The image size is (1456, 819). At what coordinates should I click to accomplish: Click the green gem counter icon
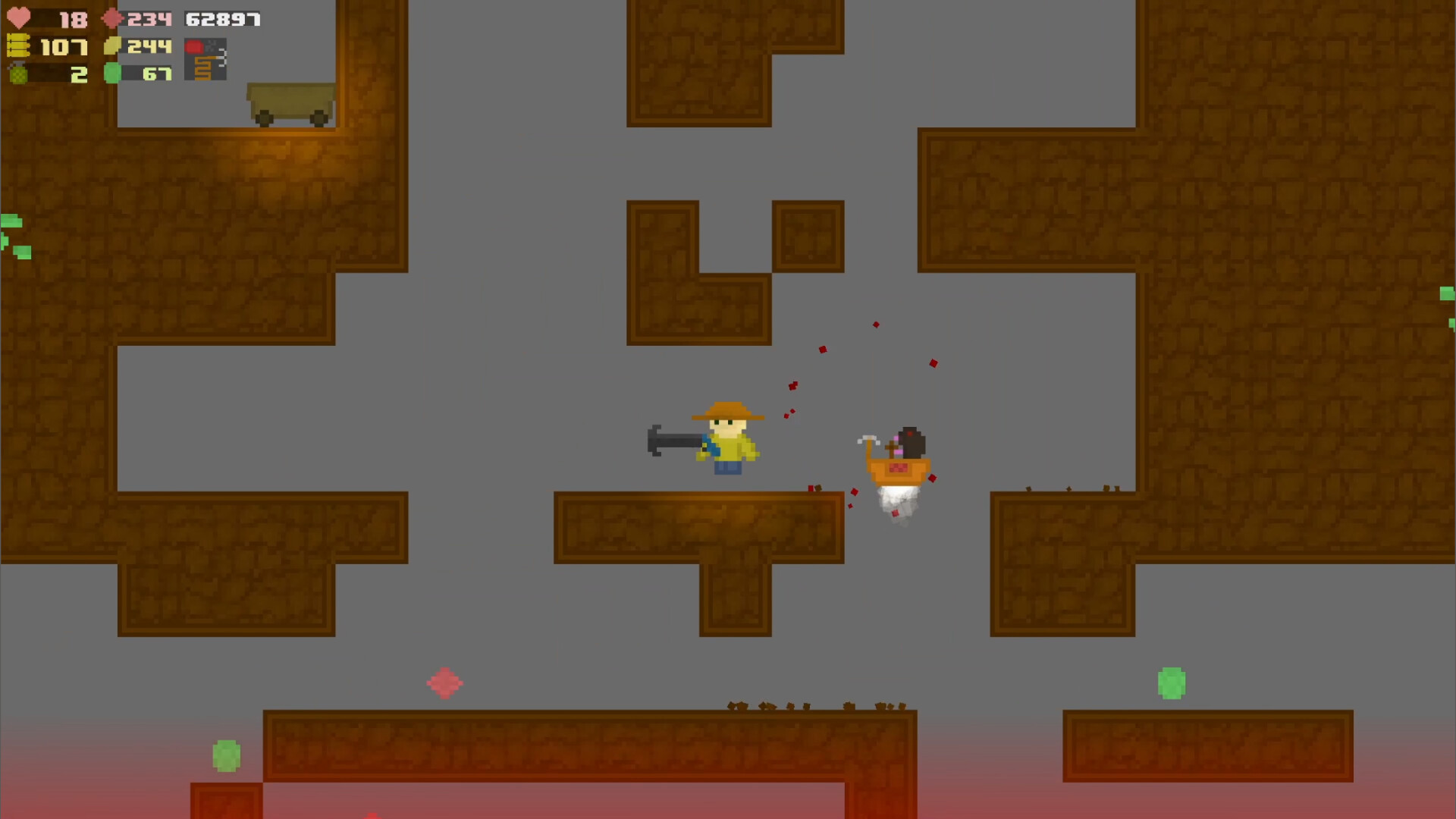[111, 74]
